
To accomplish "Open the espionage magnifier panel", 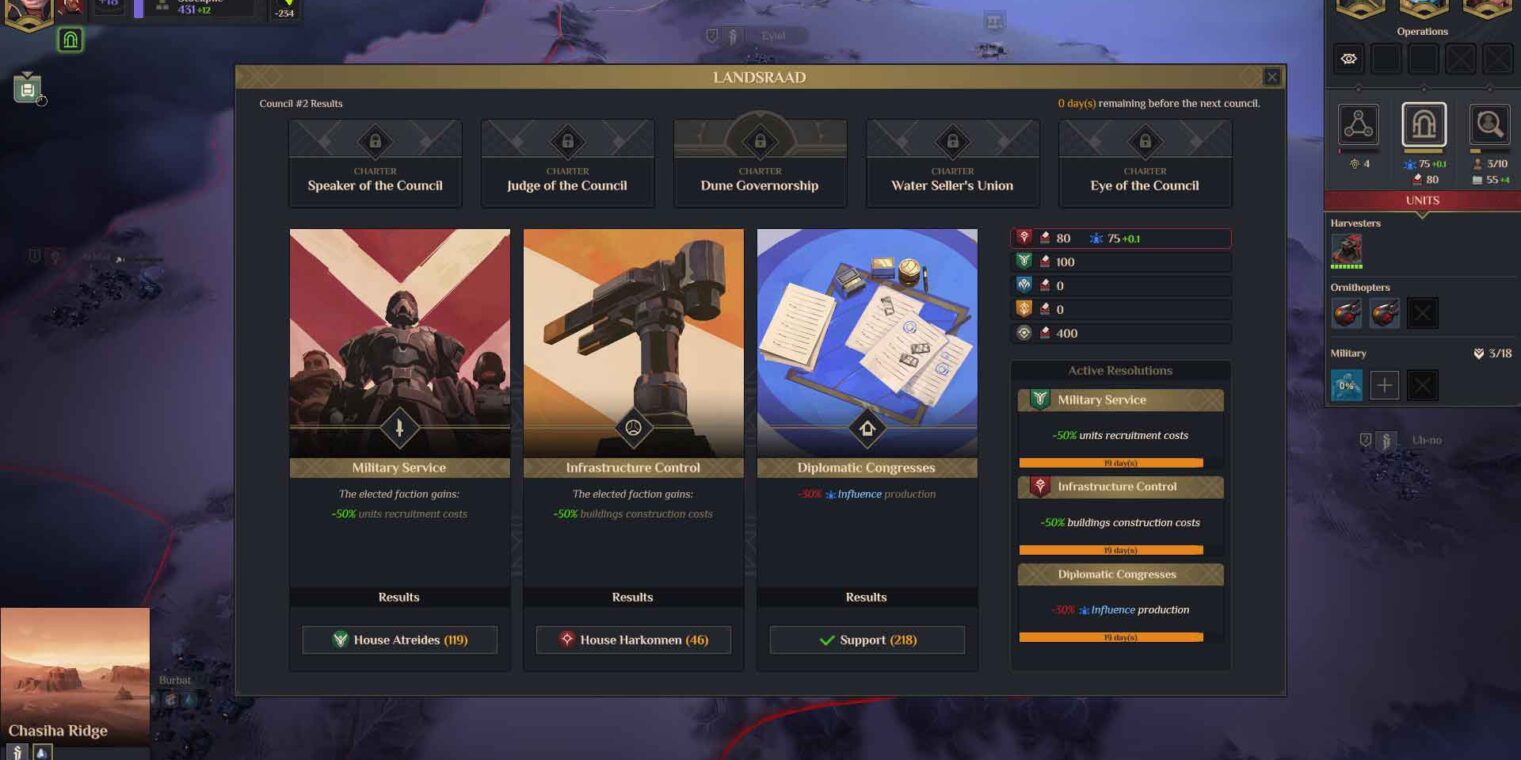I will [x=1488, y=125].
